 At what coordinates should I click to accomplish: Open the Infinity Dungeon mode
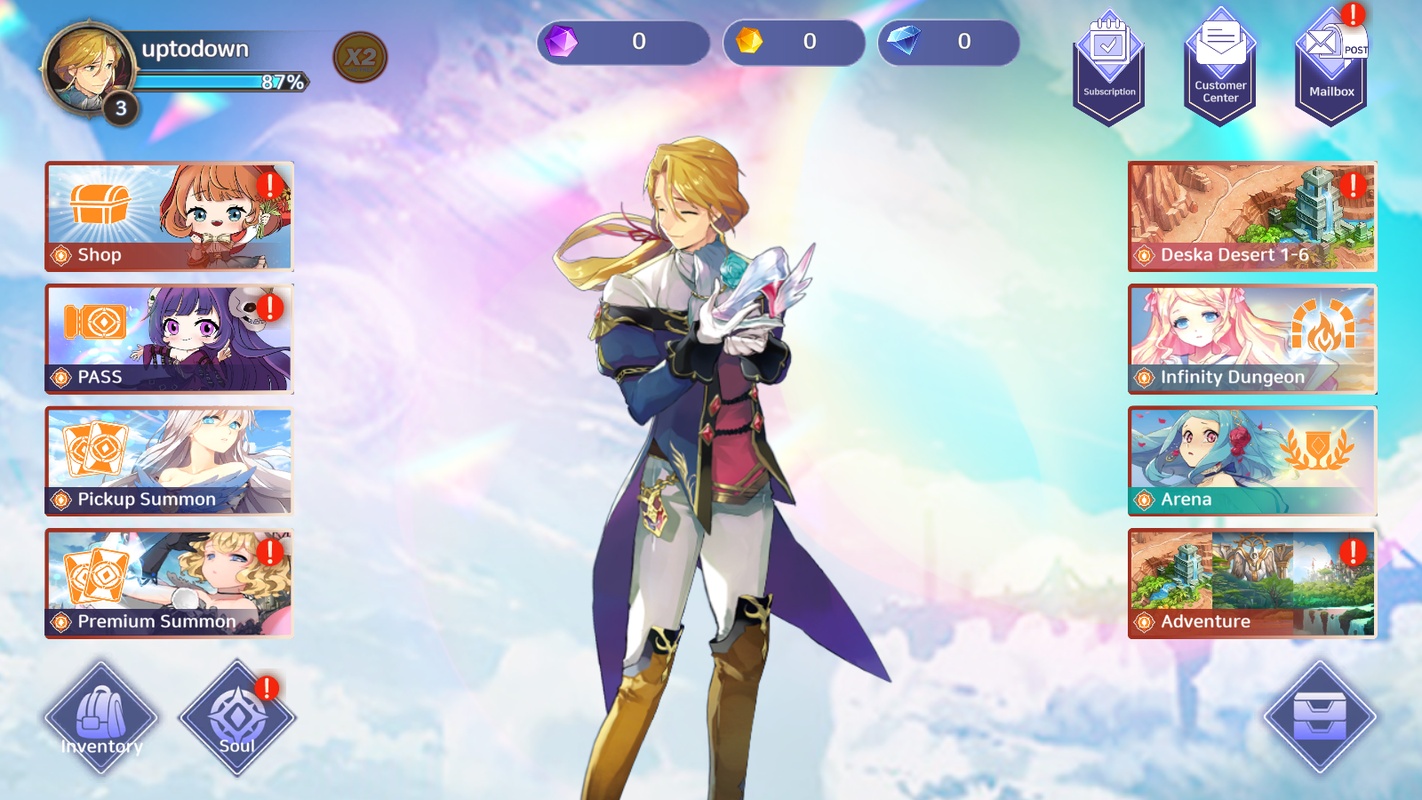point(1252,338)
